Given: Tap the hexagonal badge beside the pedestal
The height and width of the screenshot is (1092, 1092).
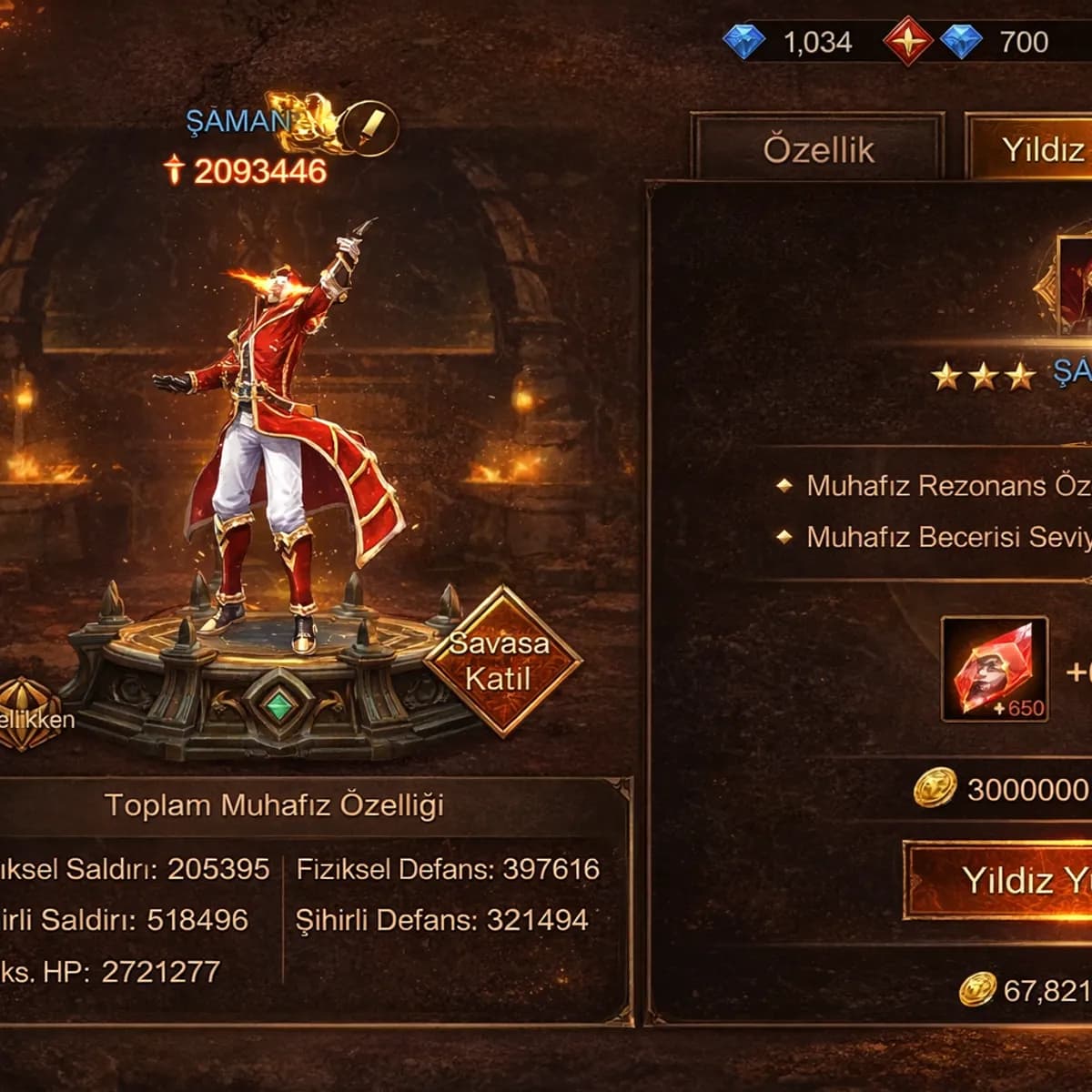Looking at the screenshot, I should click(x=27, y=715).
